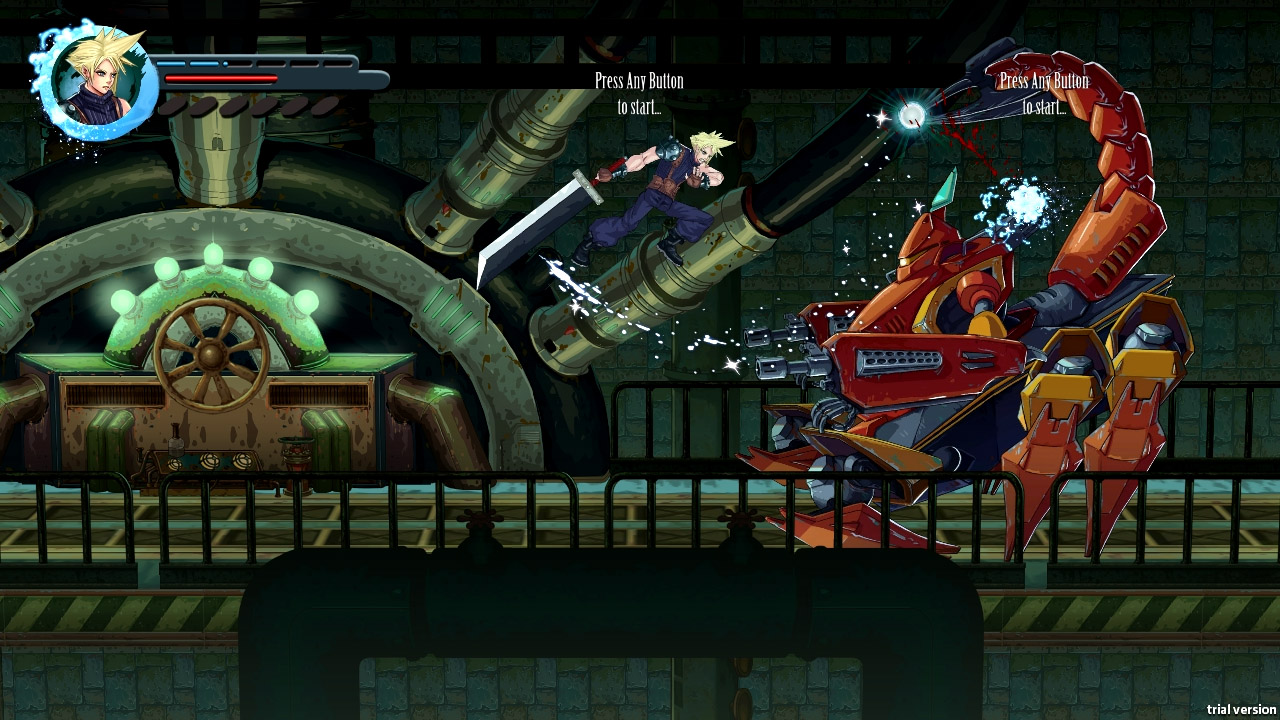Click the 'Press Any Button to start' center text
The image size is (1280, 720).
[x=639, y=91]
